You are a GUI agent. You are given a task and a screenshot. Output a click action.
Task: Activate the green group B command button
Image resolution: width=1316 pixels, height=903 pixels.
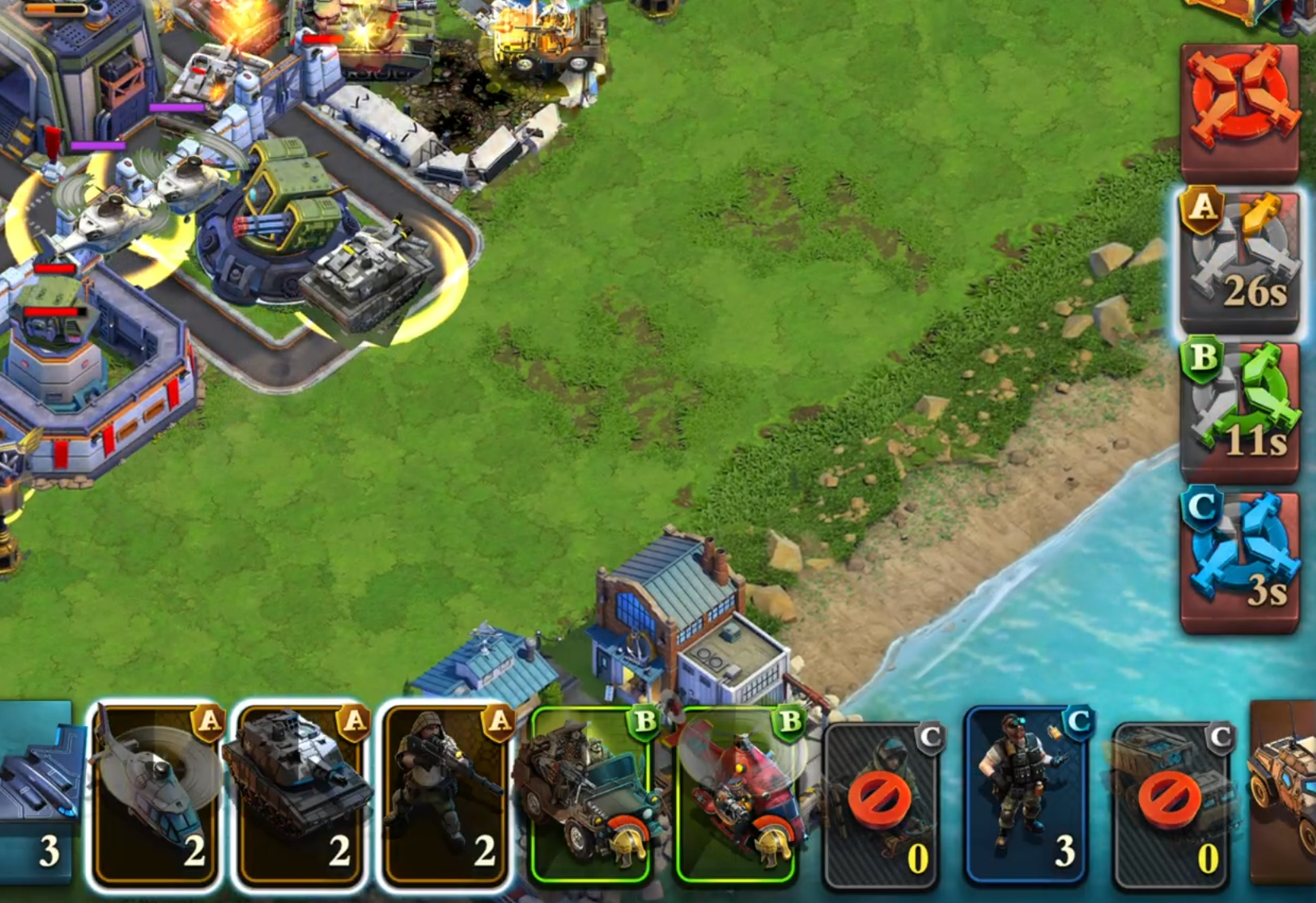click(1240, 411)
